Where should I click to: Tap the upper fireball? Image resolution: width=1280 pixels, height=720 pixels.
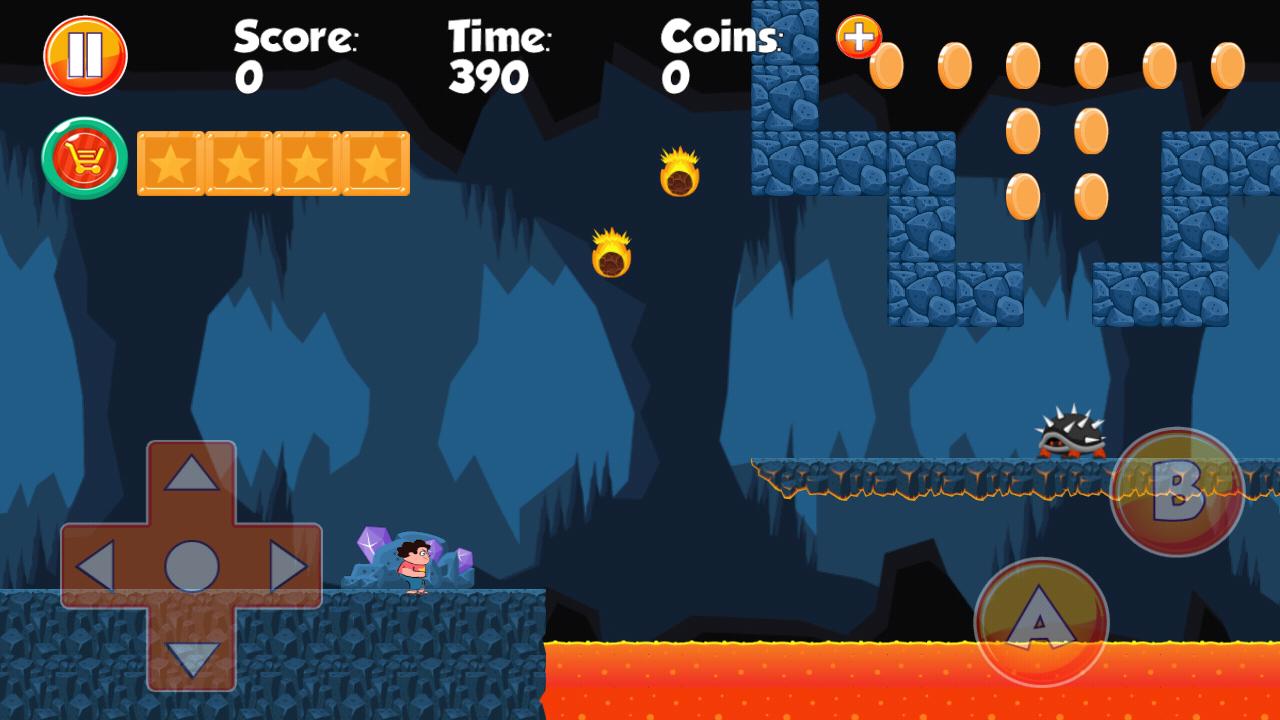pyautogui.click(x=678, y=180)
